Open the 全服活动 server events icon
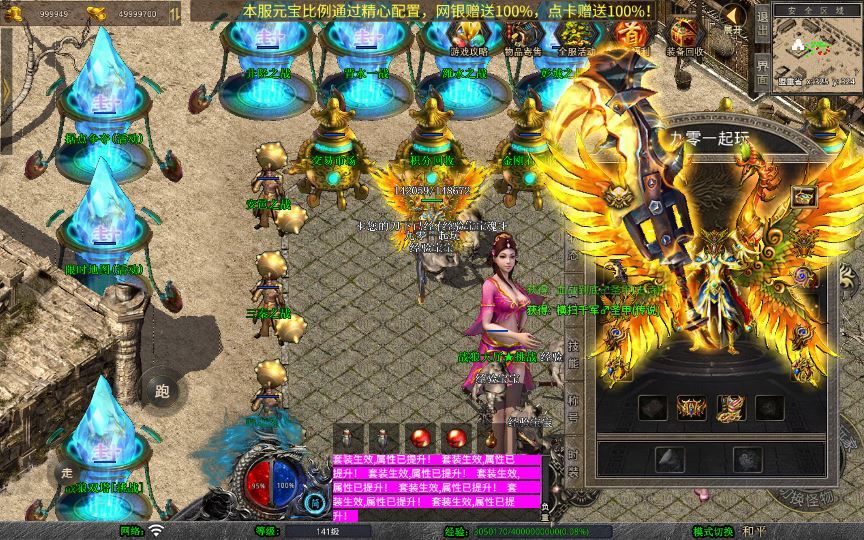The width and height of the screenshot is (864, 540). pos(574,37)
